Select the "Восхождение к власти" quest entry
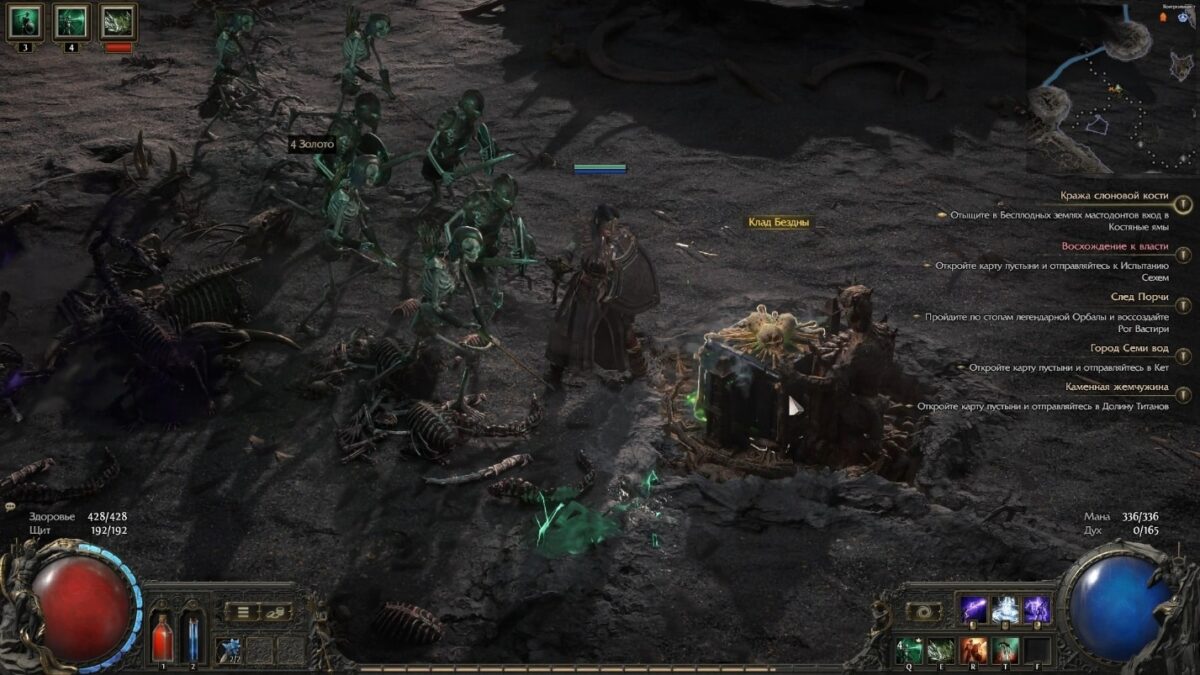Screen dimensions: 1200x675 pyautogui.click(x=1113, y=246)
